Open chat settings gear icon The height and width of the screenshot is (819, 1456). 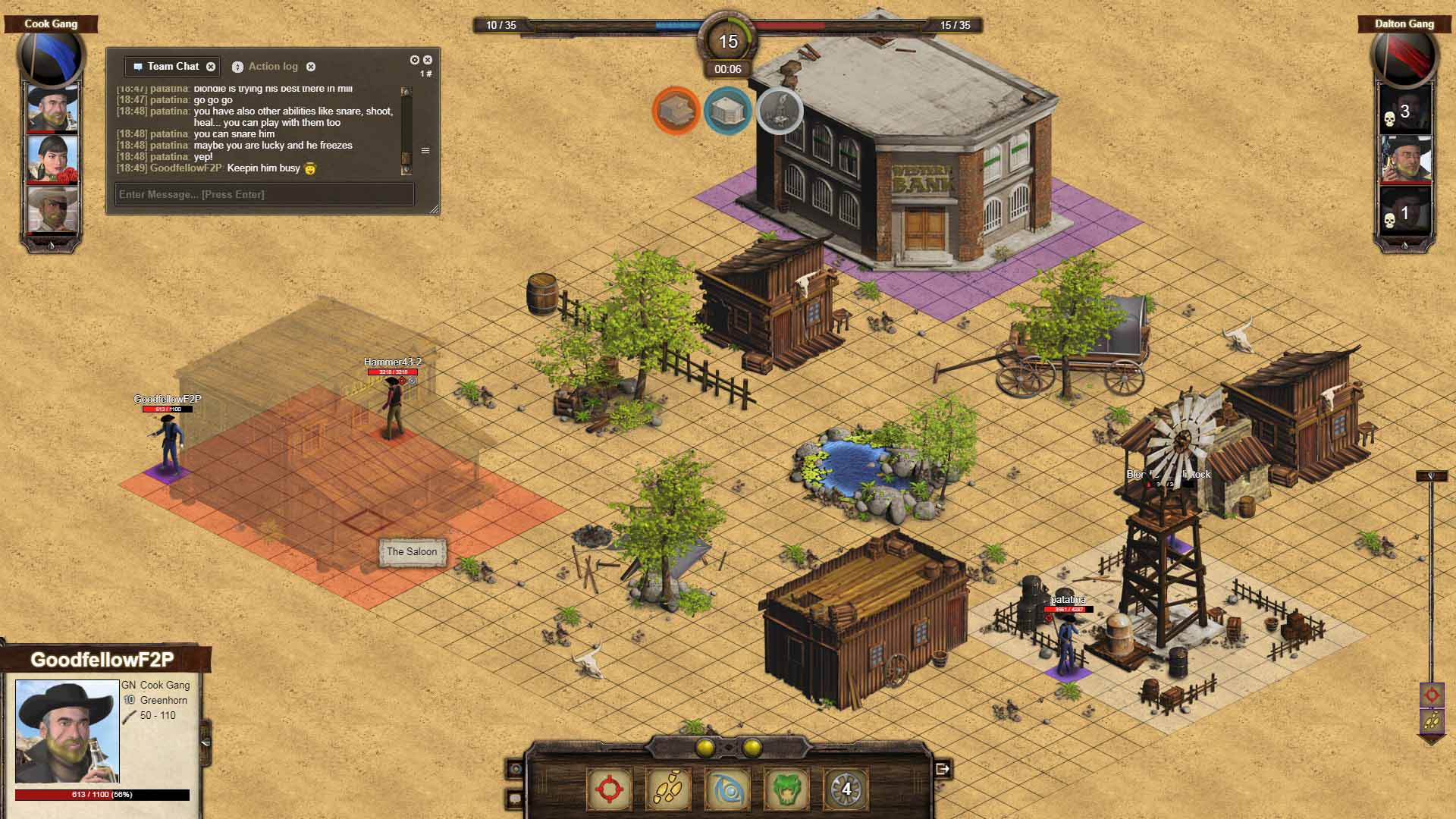click(414, 60)
